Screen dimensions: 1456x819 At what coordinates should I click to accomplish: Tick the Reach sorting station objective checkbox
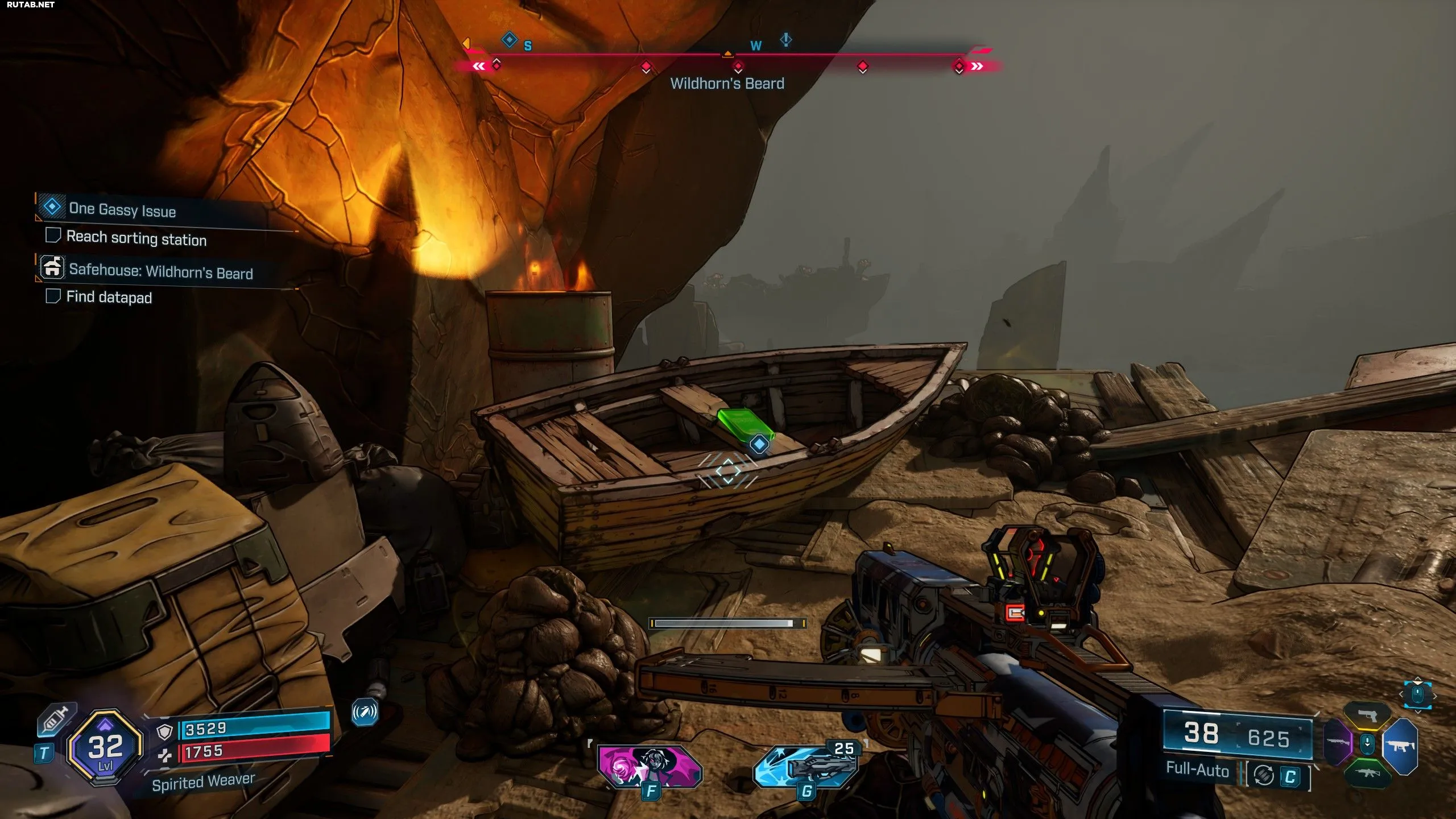click(x=53, y=235)
